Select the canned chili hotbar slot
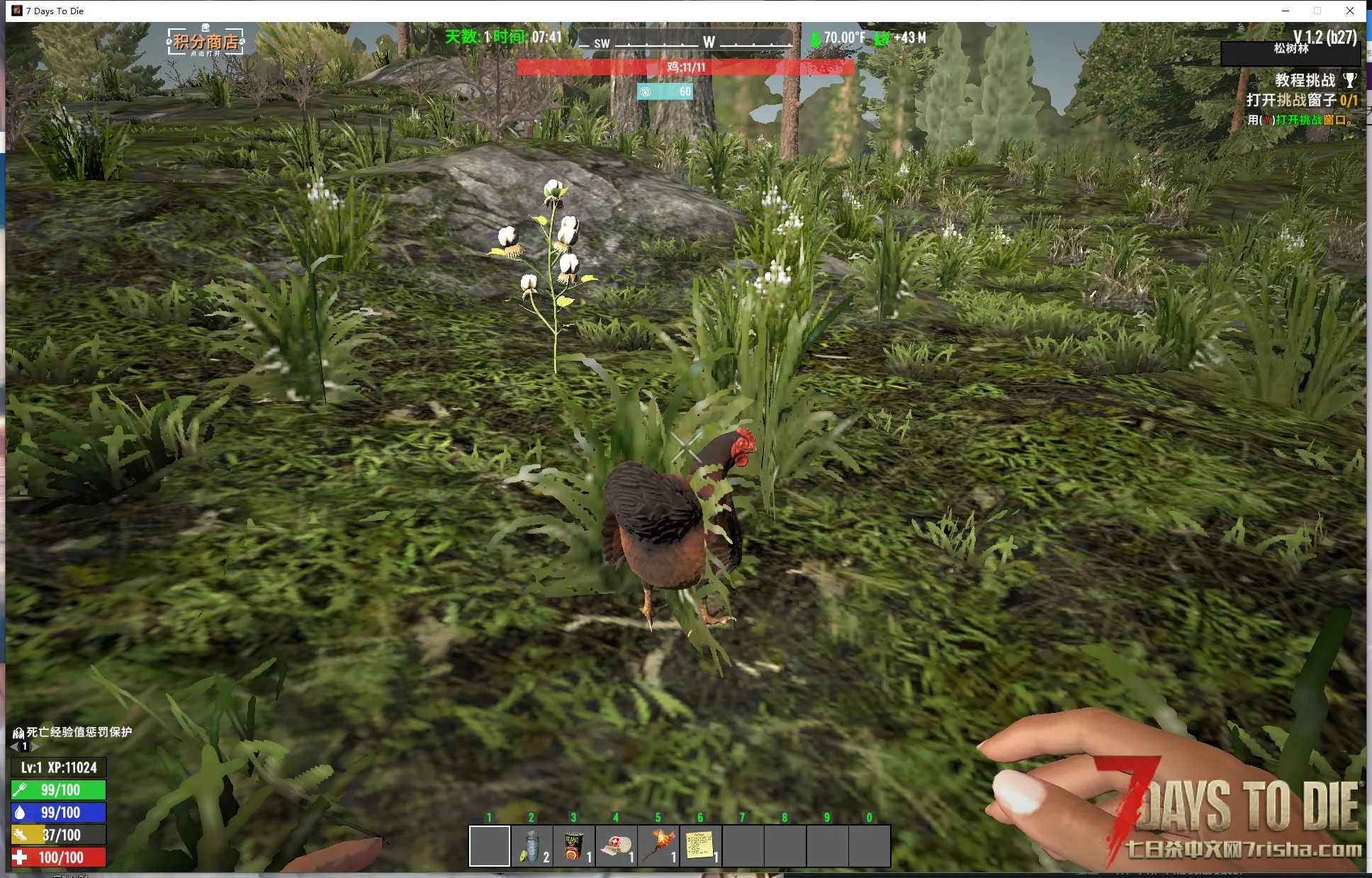Viewport: 1372px width, 878px height. 573,846
